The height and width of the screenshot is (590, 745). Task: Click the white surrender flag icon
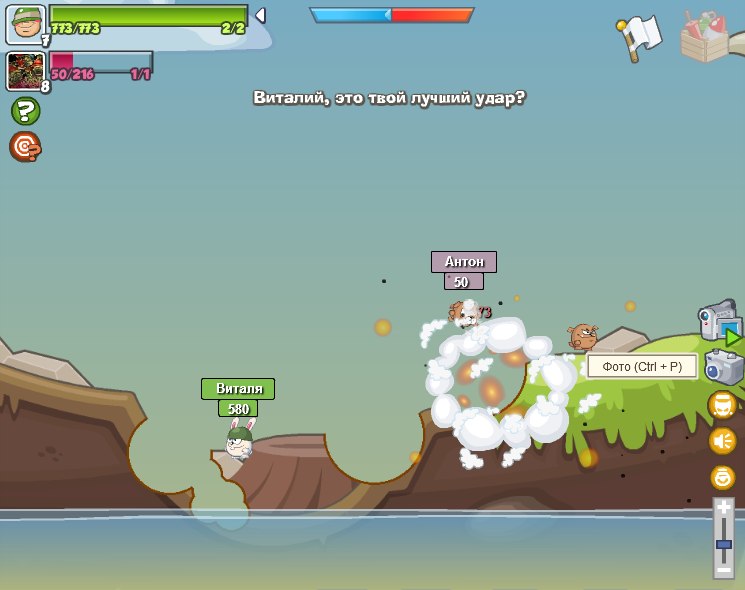(x=639, y=37)
